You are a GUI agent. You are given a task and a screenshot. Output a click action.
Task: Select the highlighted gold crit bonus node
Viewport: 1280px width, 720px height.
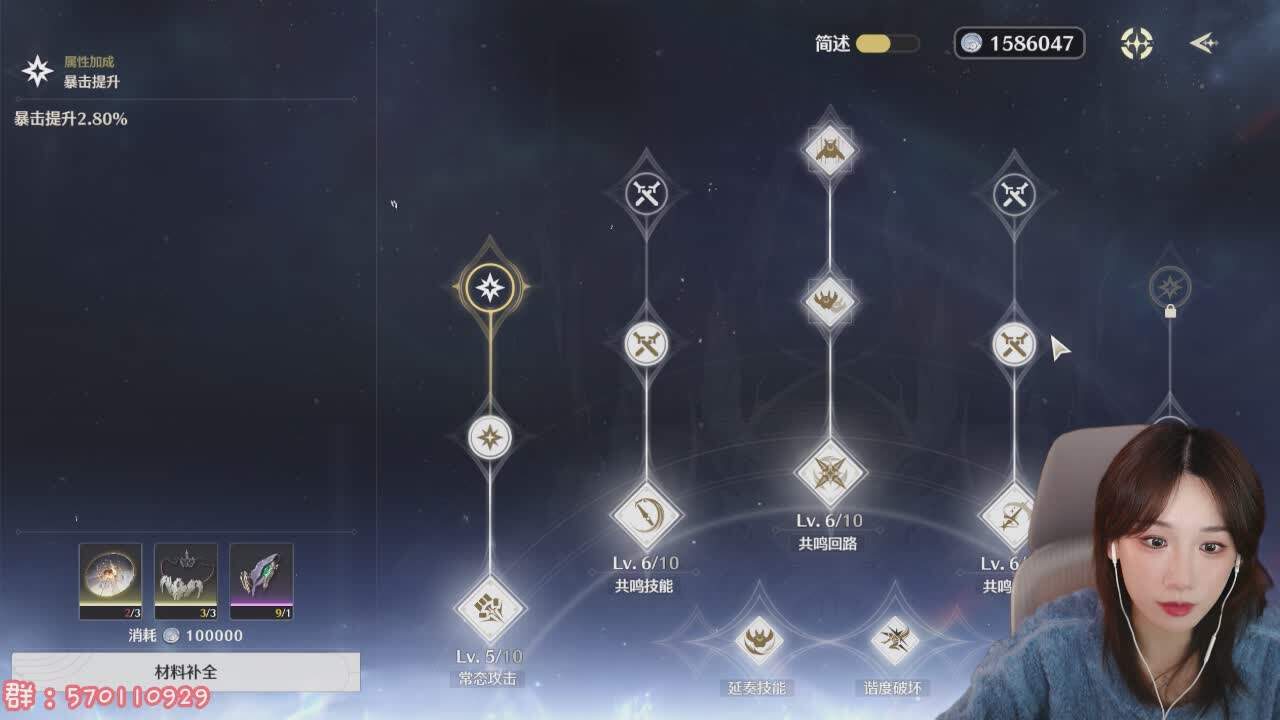pos(490,289)
